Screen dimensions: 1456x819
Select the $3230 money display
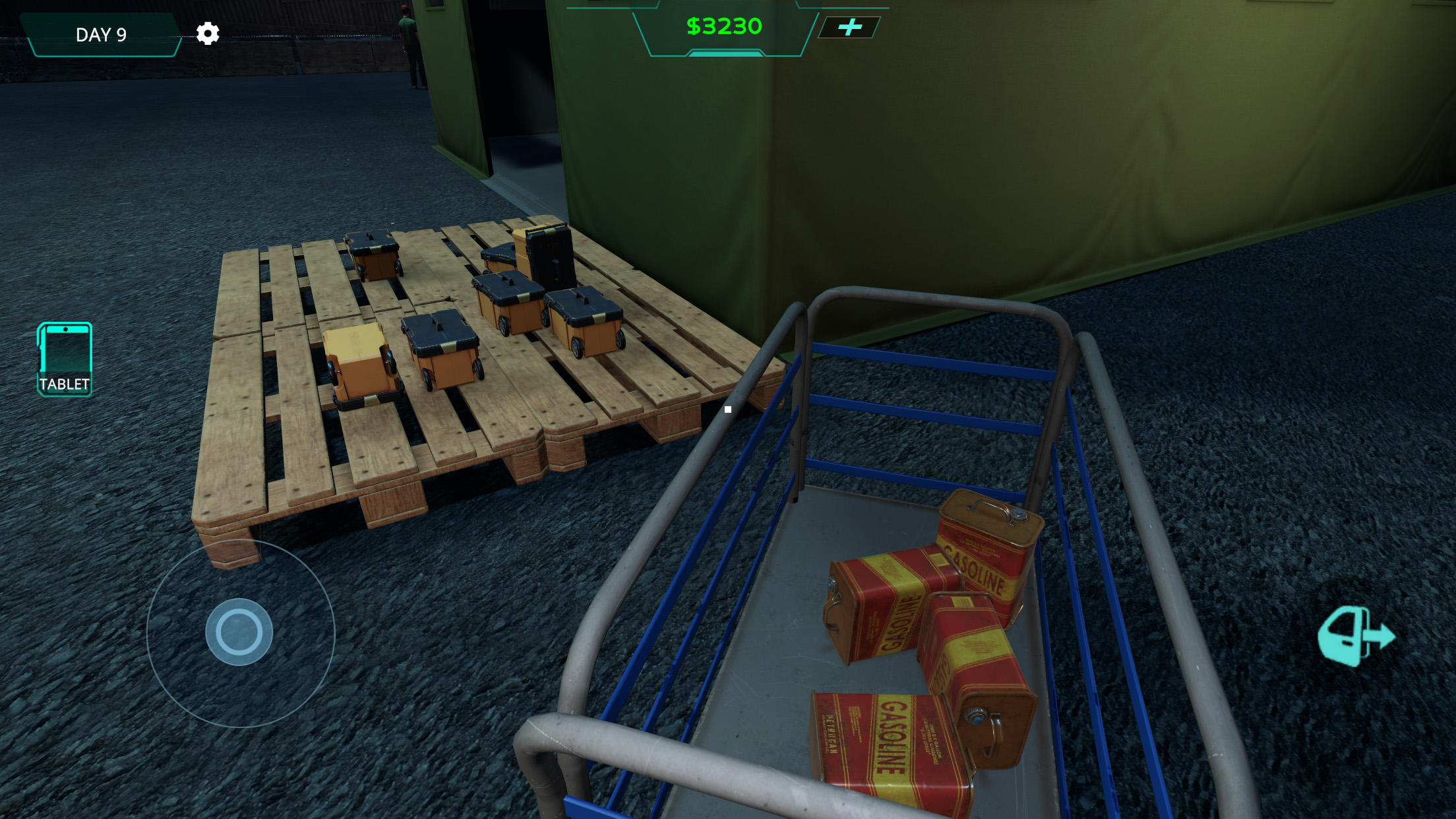coord(725,28)
